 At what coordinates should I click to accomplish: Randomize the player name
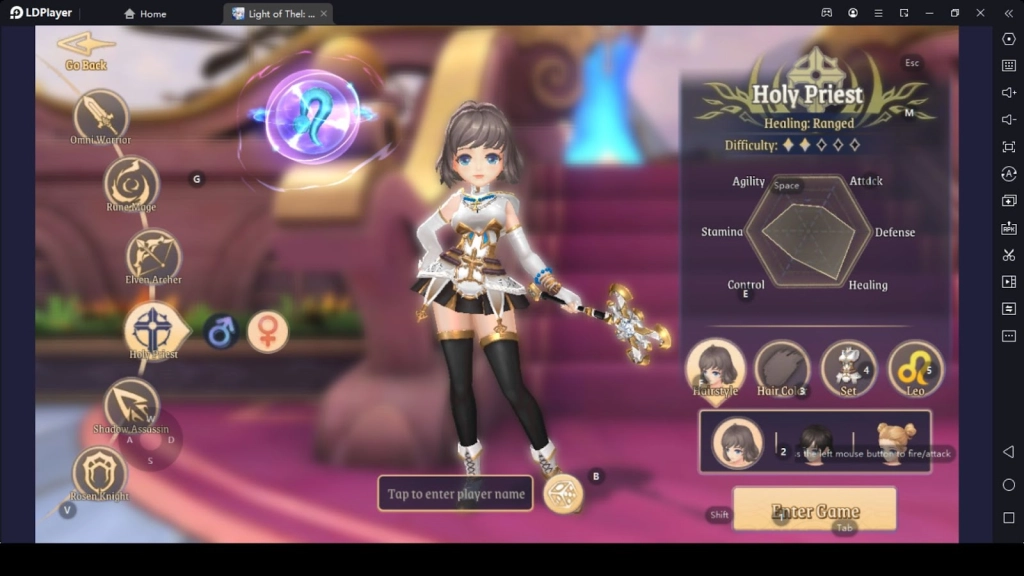563,494
